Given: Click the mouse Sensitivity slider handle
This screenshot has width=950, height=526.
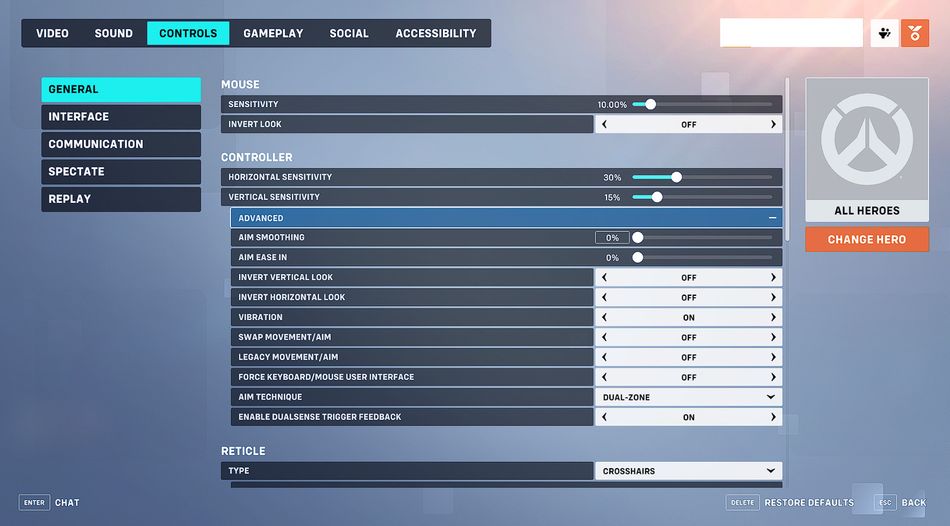Looking at the screenshot, I should pos(650,104).
